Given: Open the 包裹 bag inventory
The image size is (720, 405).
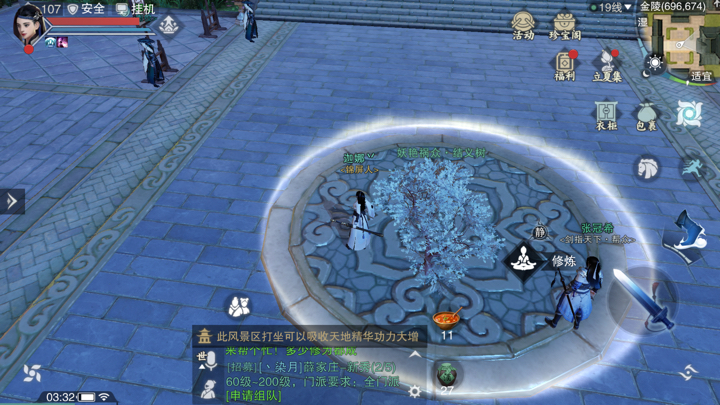Looking at the screenshot, I should 647,115.
